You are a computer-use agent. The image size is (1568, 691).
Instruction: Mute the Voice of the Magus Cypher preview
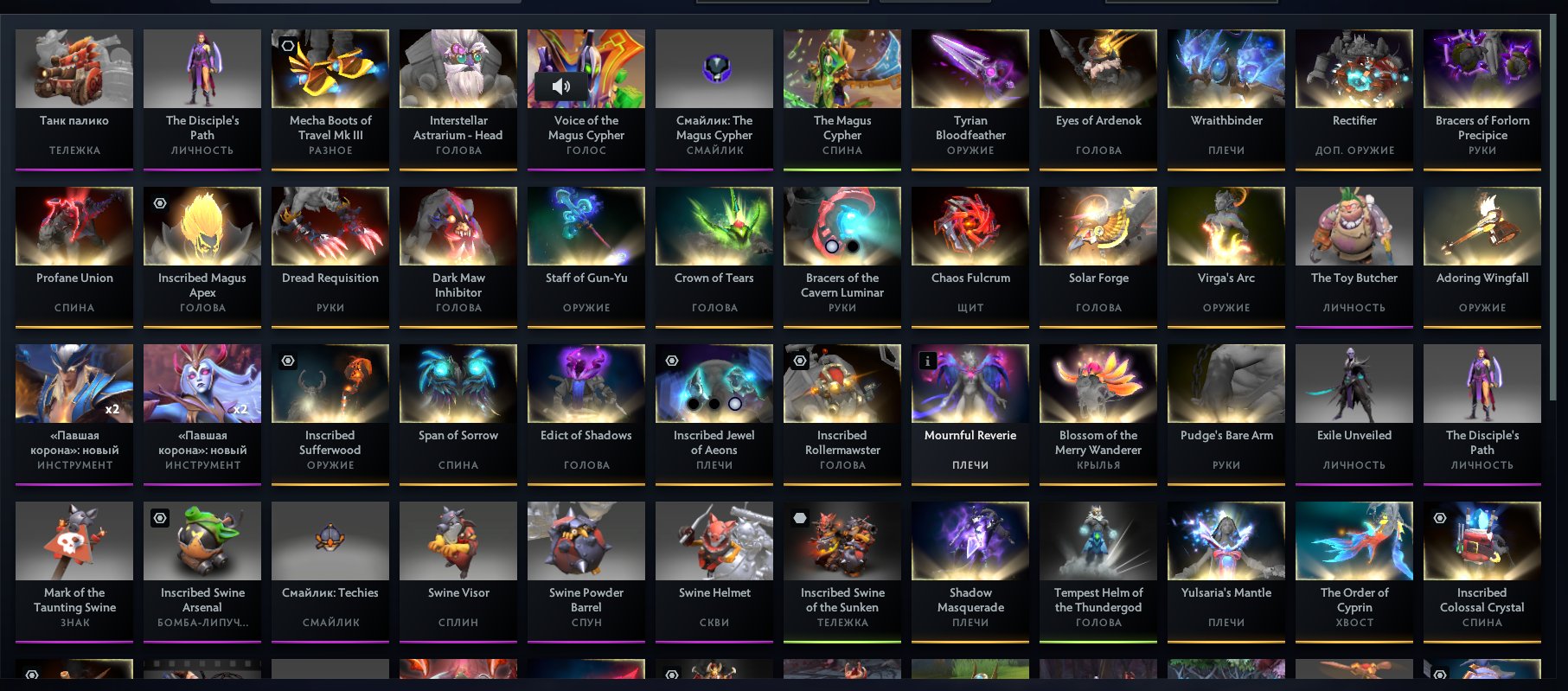563,86
